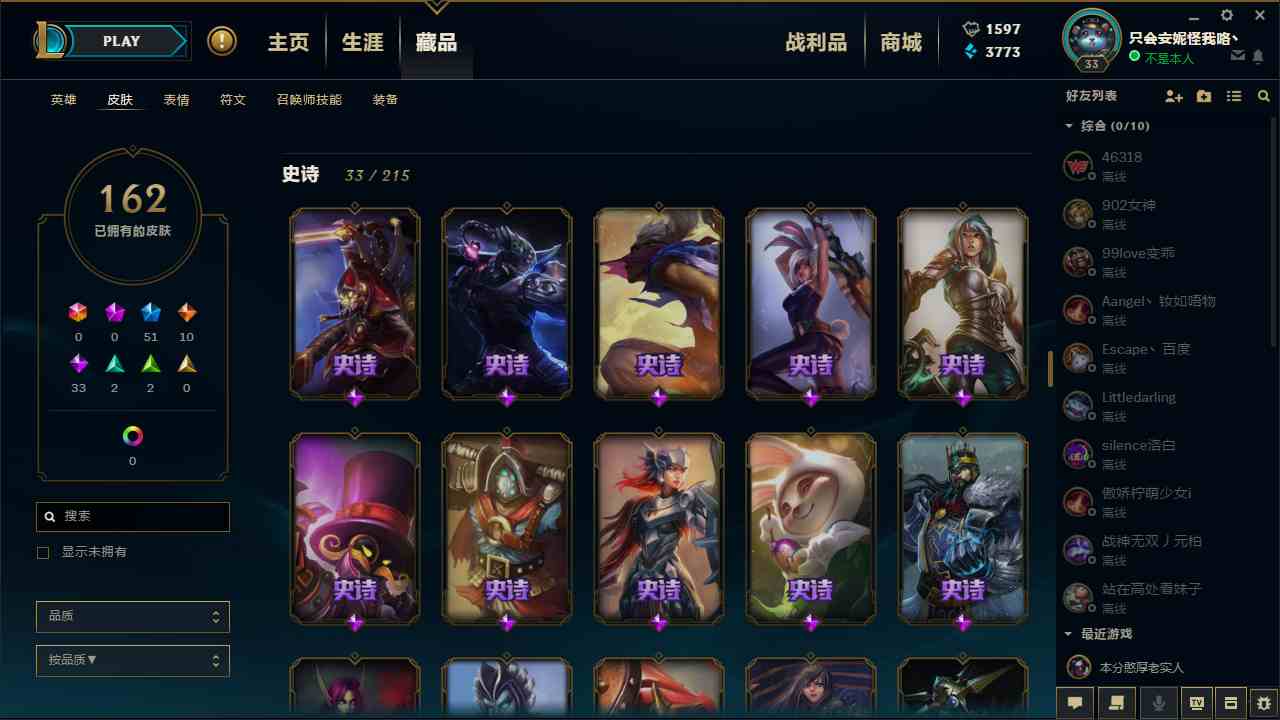
Task: Click the friend search magnifier icon
Action: tap(1263, 96)
